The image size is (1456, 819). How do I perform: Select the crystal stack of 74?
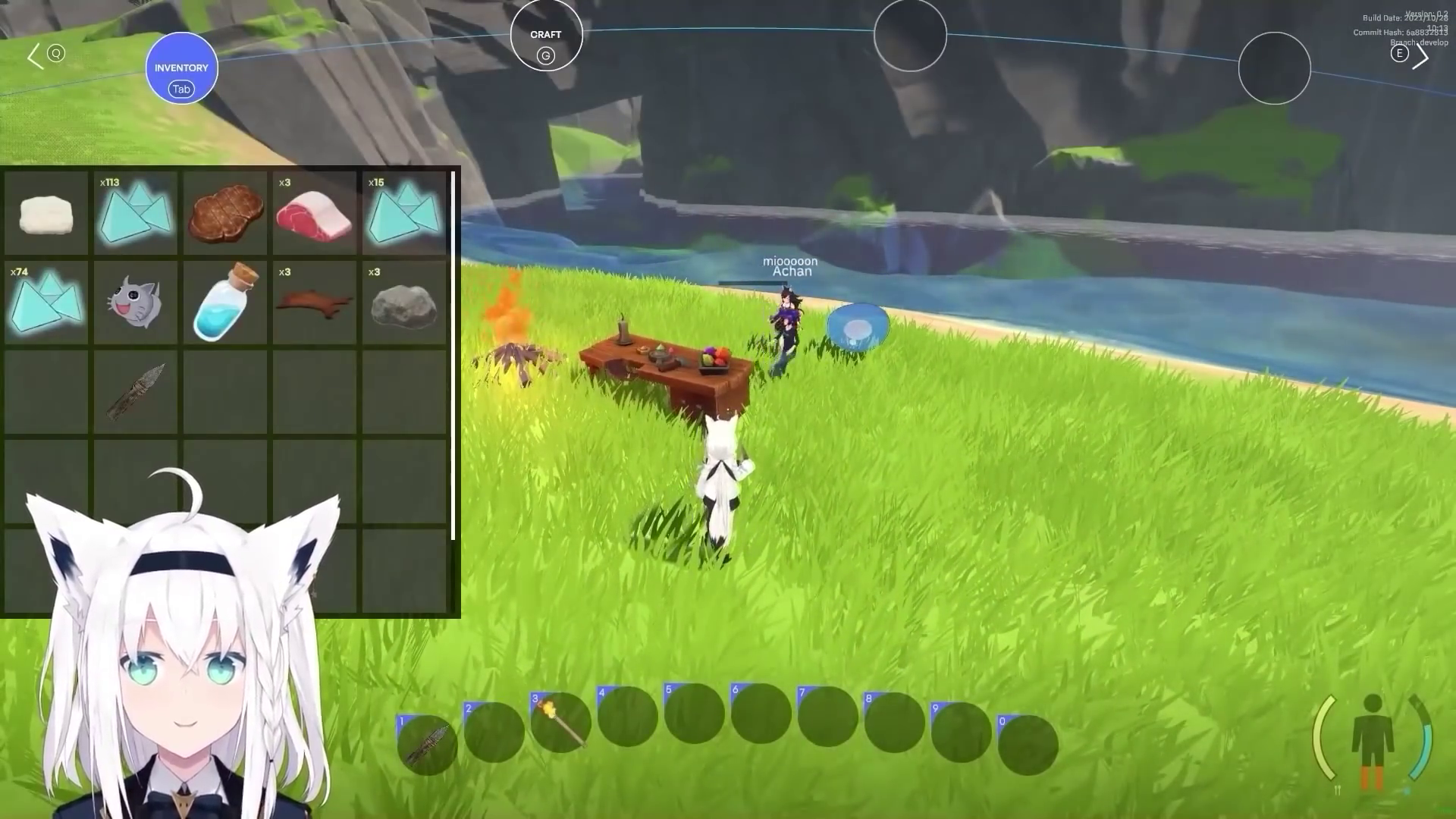point(46,303)
